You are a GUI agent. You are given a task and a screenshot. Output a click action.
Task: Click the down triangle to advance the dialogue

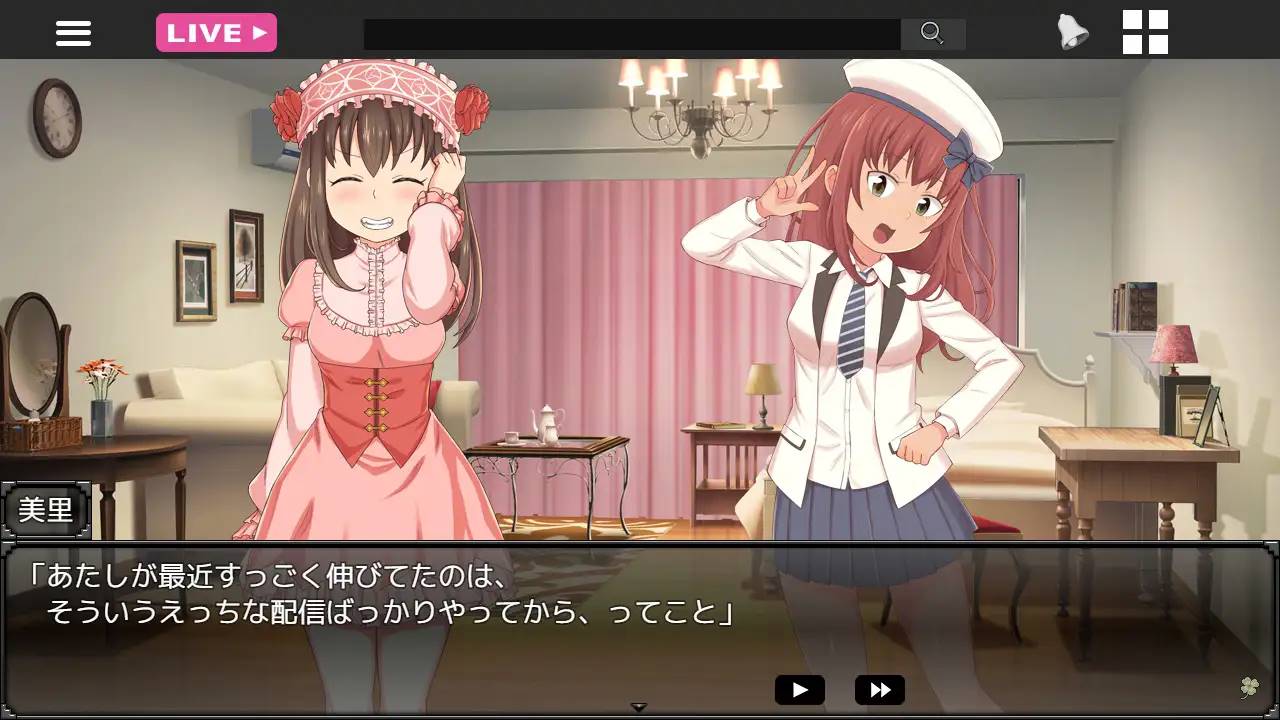pyautogui.click(x=638, y=704)
